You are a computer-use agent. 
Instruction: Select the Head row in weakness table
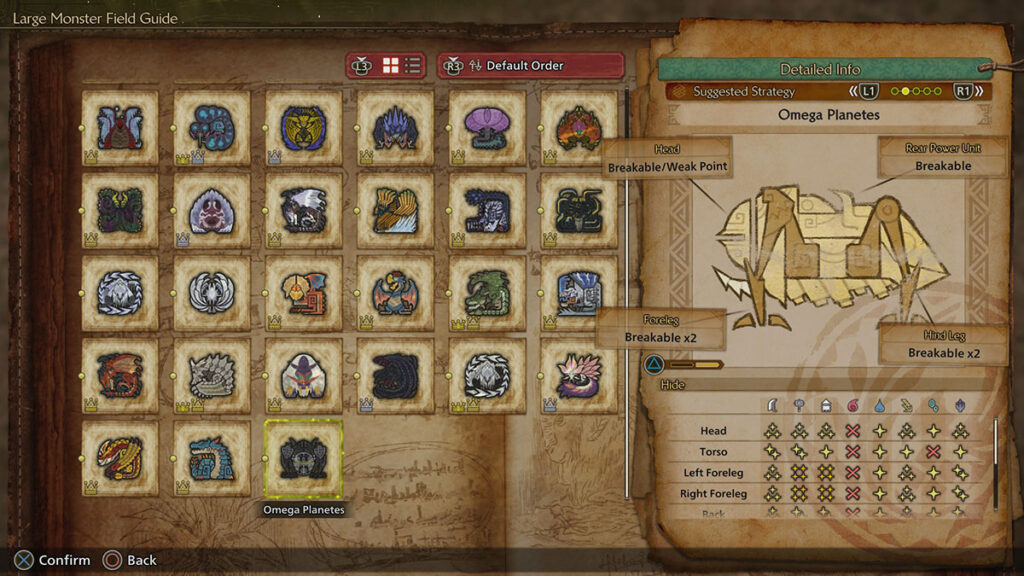713,431
